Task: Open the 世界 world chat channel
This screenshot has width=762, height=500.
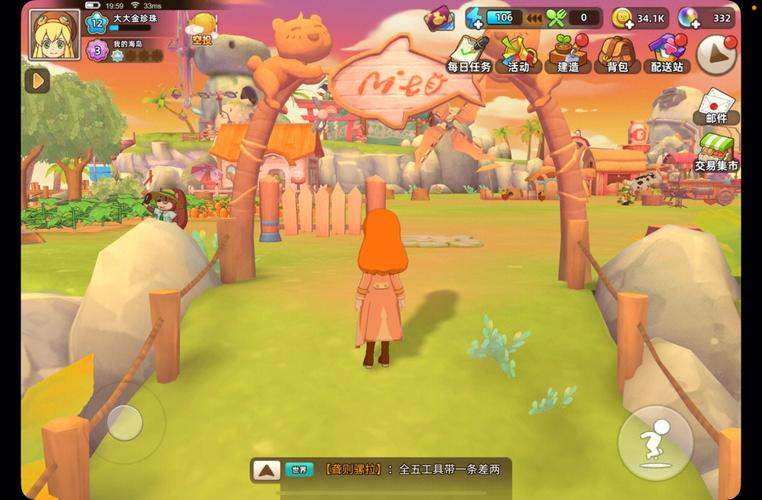Action: [299, 469]
